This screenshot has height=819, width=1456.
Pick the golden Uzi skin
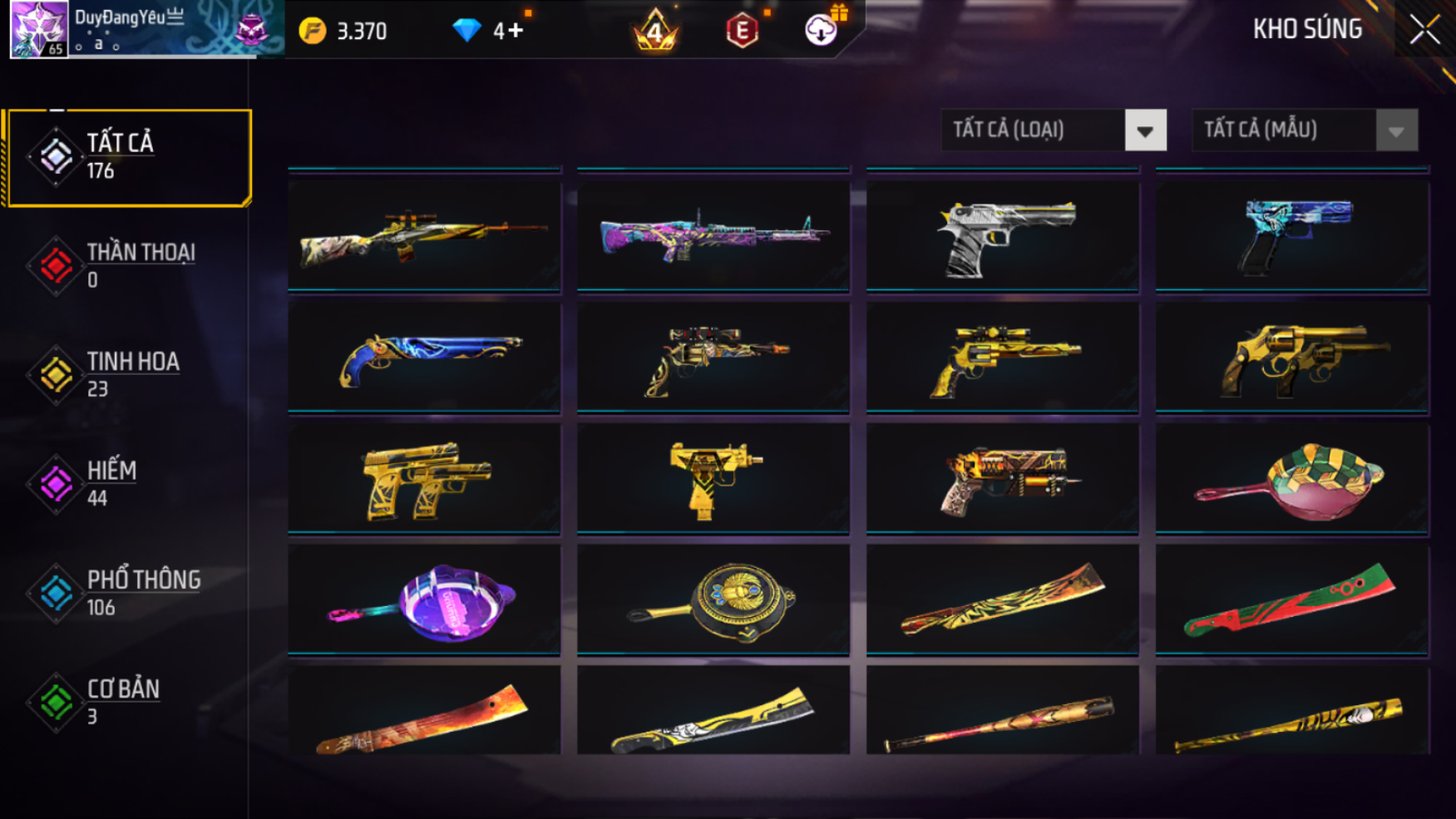[713, 480]
